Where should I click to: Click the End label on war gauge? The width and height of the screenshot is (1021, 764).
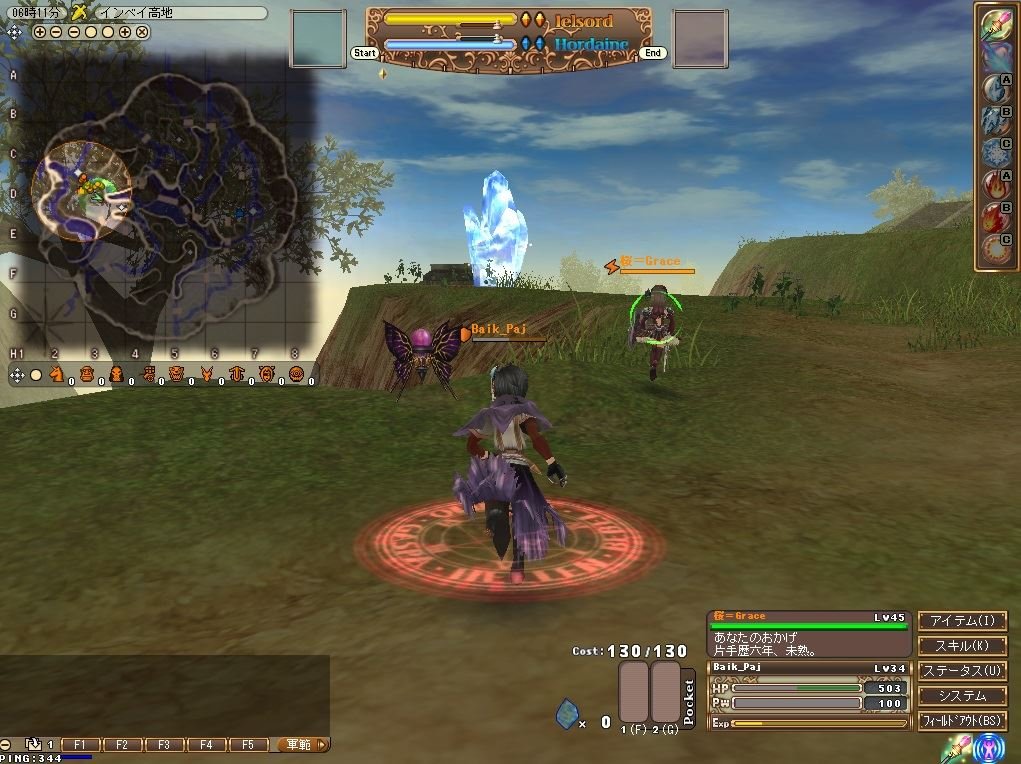[x=653, y=53]
